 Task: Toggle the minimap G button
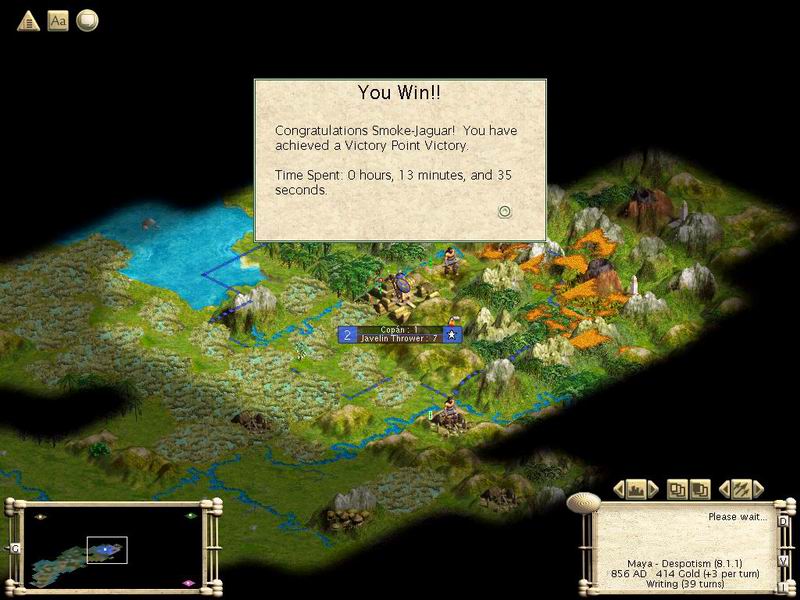pos(15,549)
